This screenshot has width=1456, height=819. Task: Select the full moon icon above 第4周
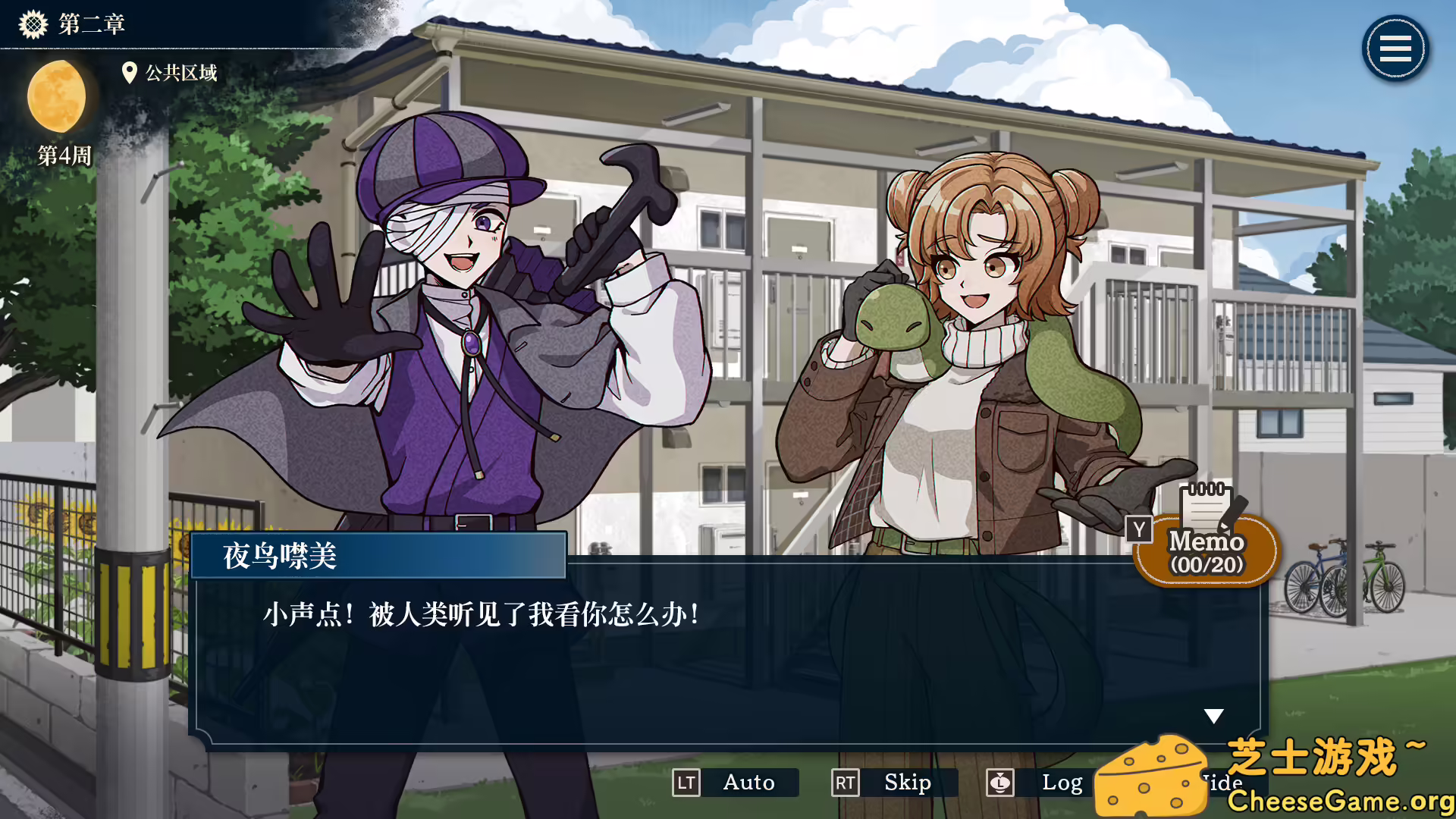click(x=58, y=97)
